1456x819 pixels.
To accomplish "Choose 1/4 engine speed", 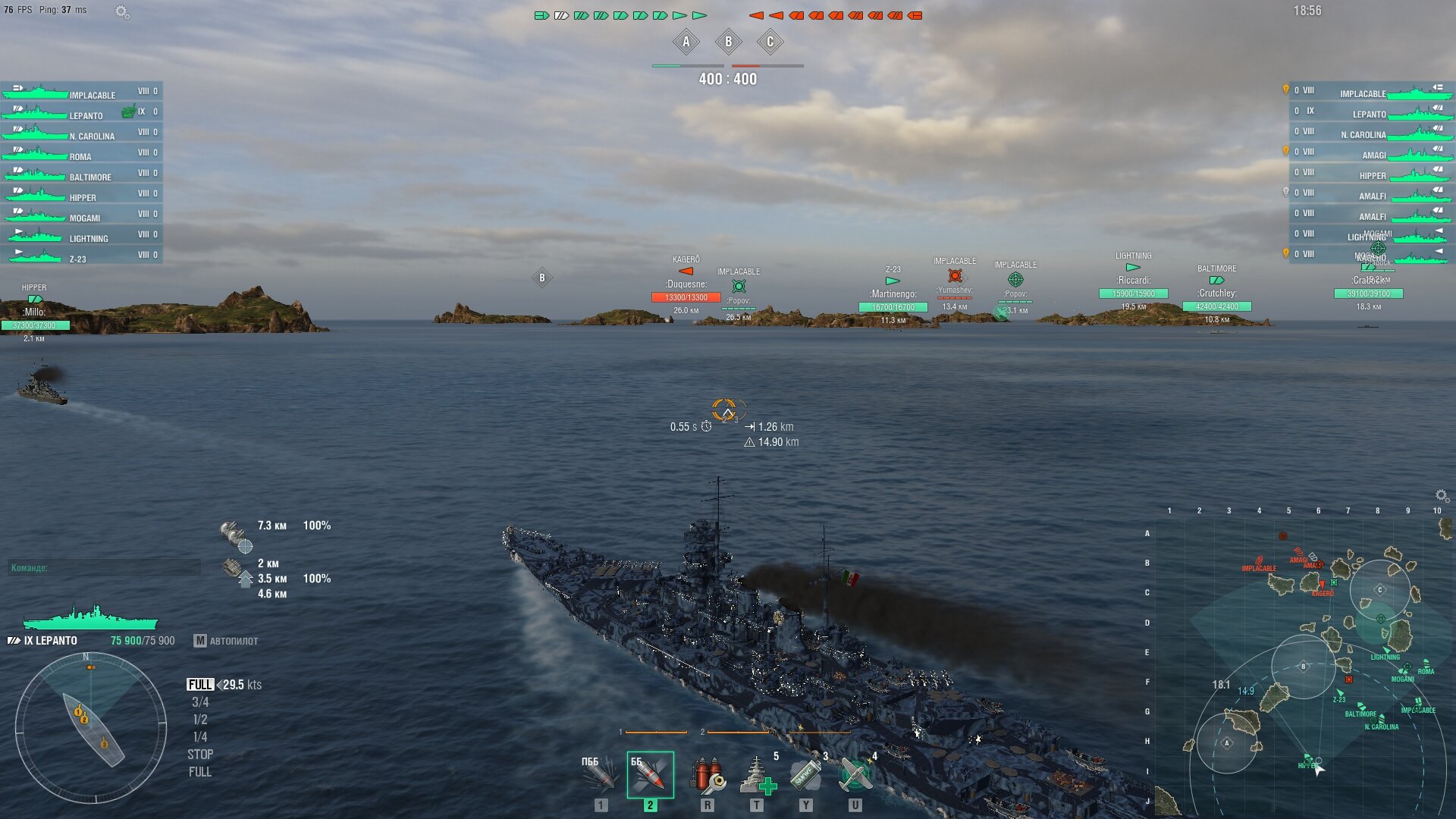I will tap(200, 737).
